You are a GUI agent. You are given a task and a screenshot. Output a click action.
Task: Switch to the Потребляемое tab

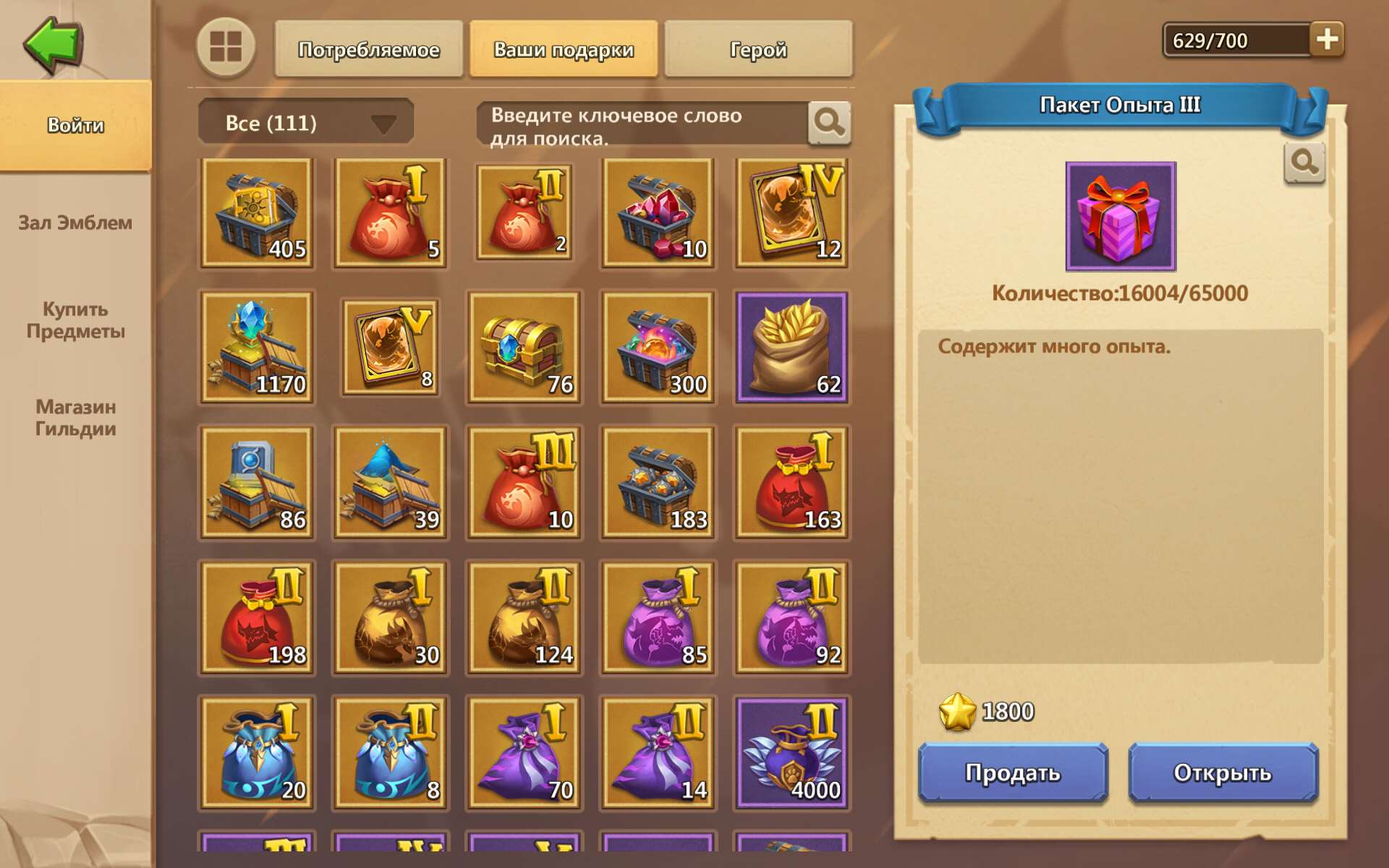coord(369,49)
